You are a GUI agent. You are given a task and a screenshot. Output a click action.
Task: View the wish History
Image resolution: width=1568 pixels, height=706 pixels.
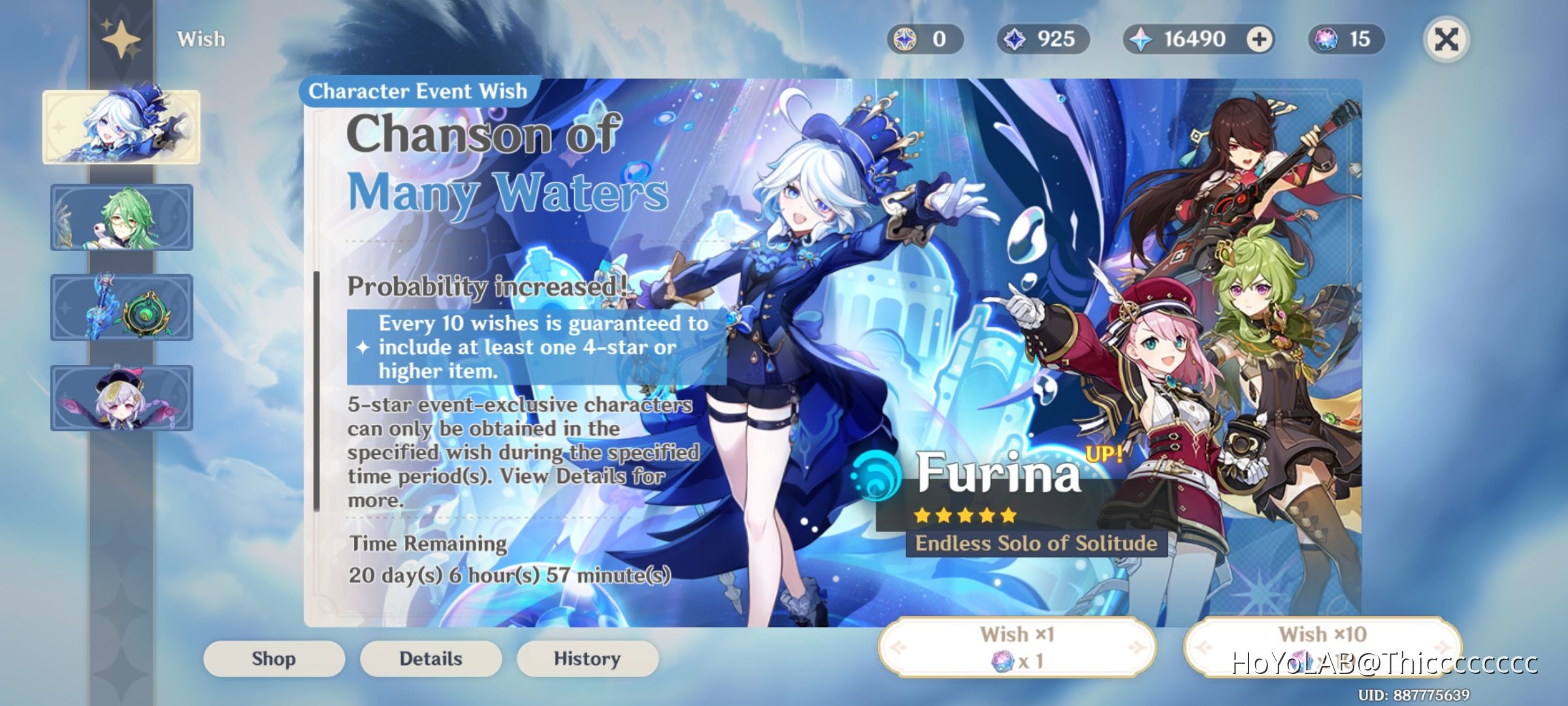point(586,658)
